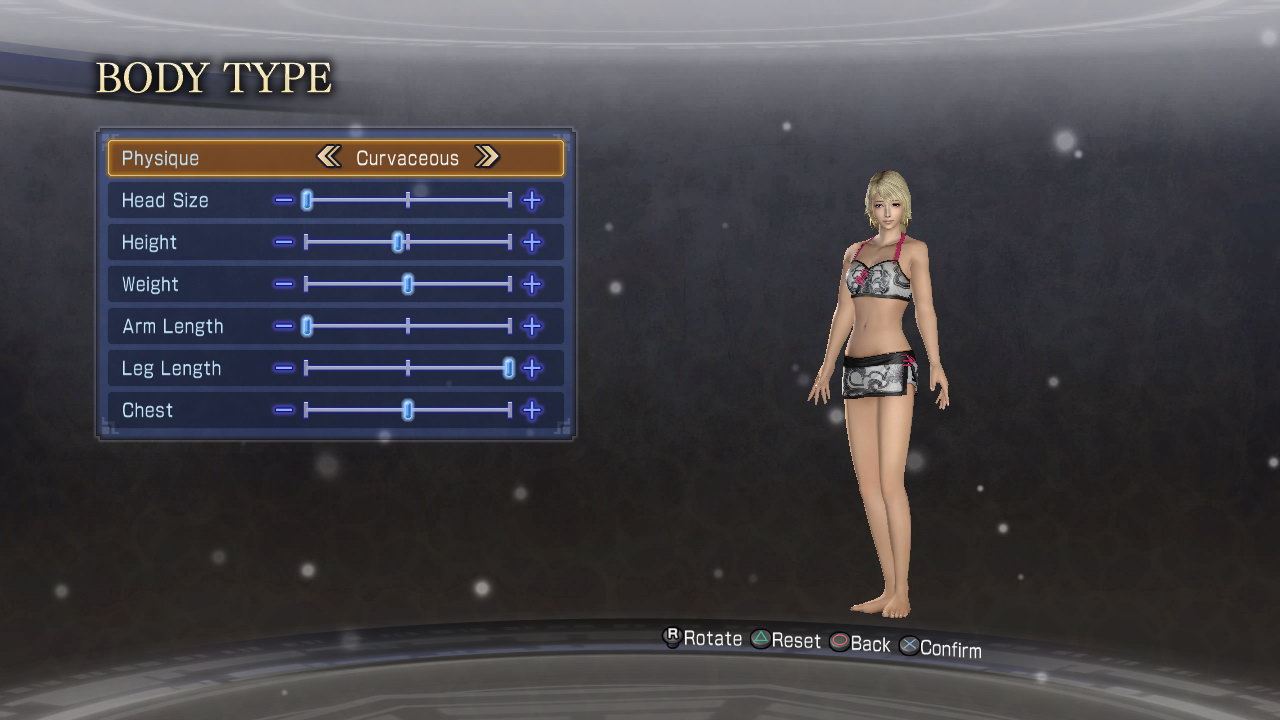Viewport: 1280px width, 720px height.
Task: Increase Chest with plus button
Action: click(532, 411)
